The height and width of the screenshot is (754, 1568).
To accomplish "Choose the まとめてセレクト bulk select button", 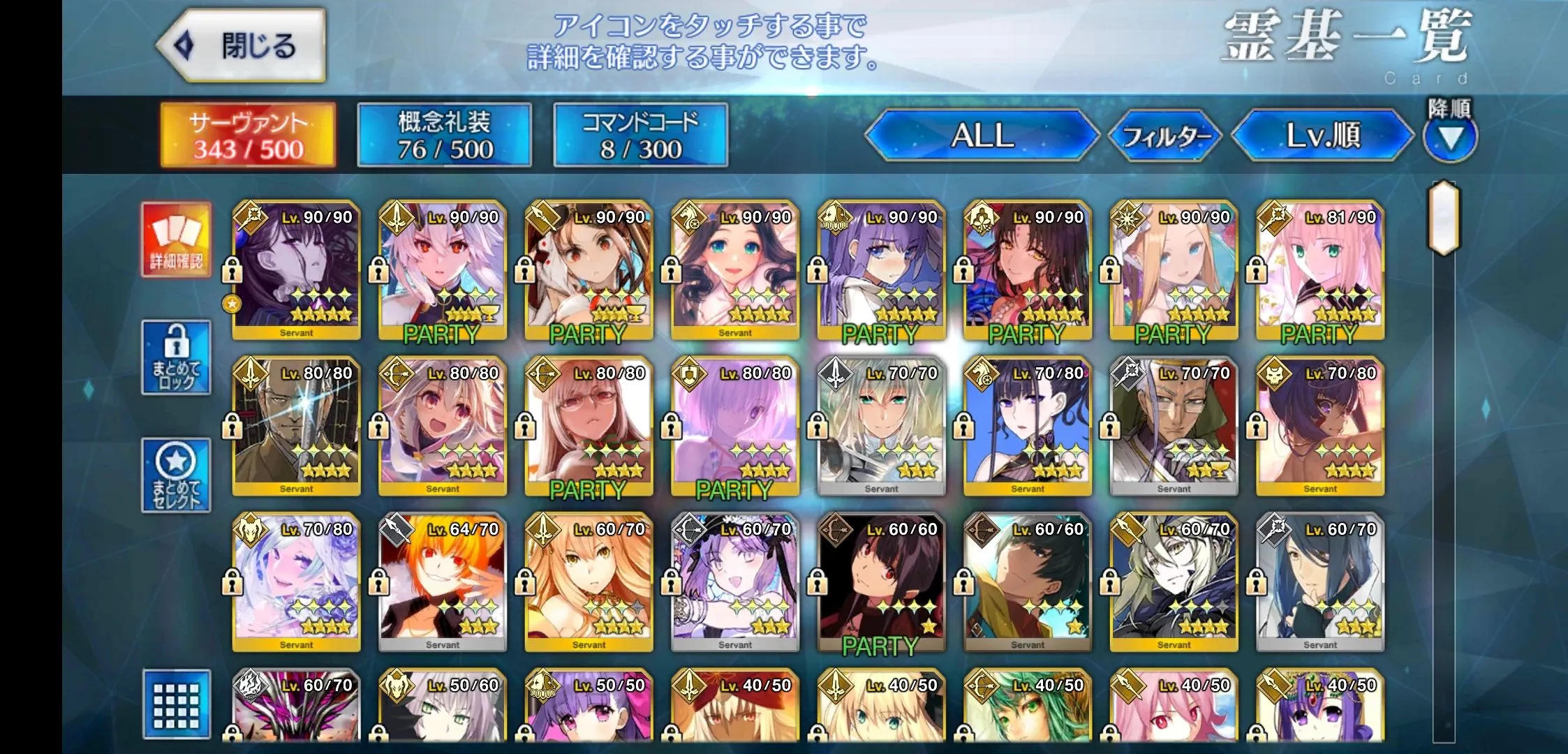I will tap(176, 475).
